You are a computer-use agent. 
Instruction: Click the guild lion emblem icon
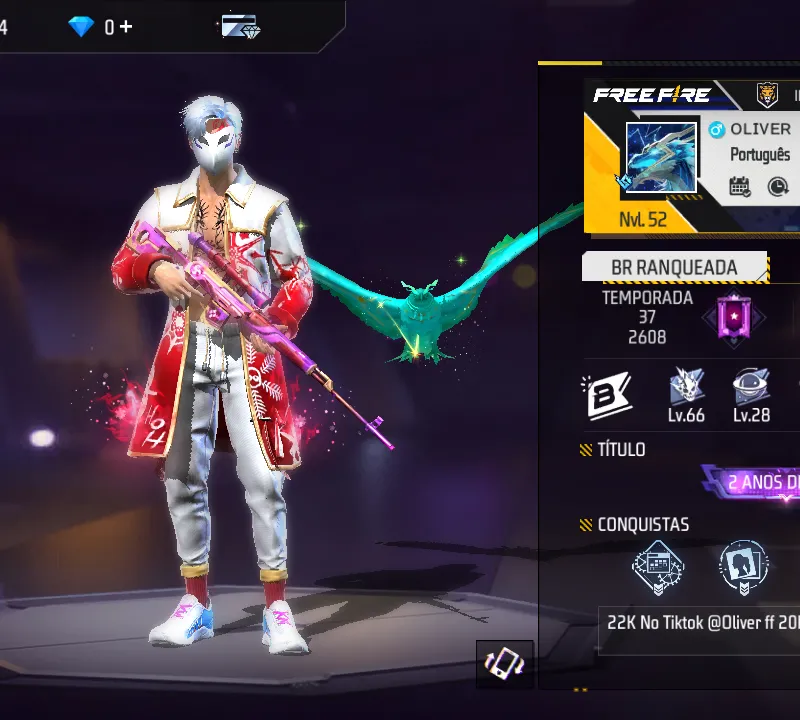click(x=767, y=94)
